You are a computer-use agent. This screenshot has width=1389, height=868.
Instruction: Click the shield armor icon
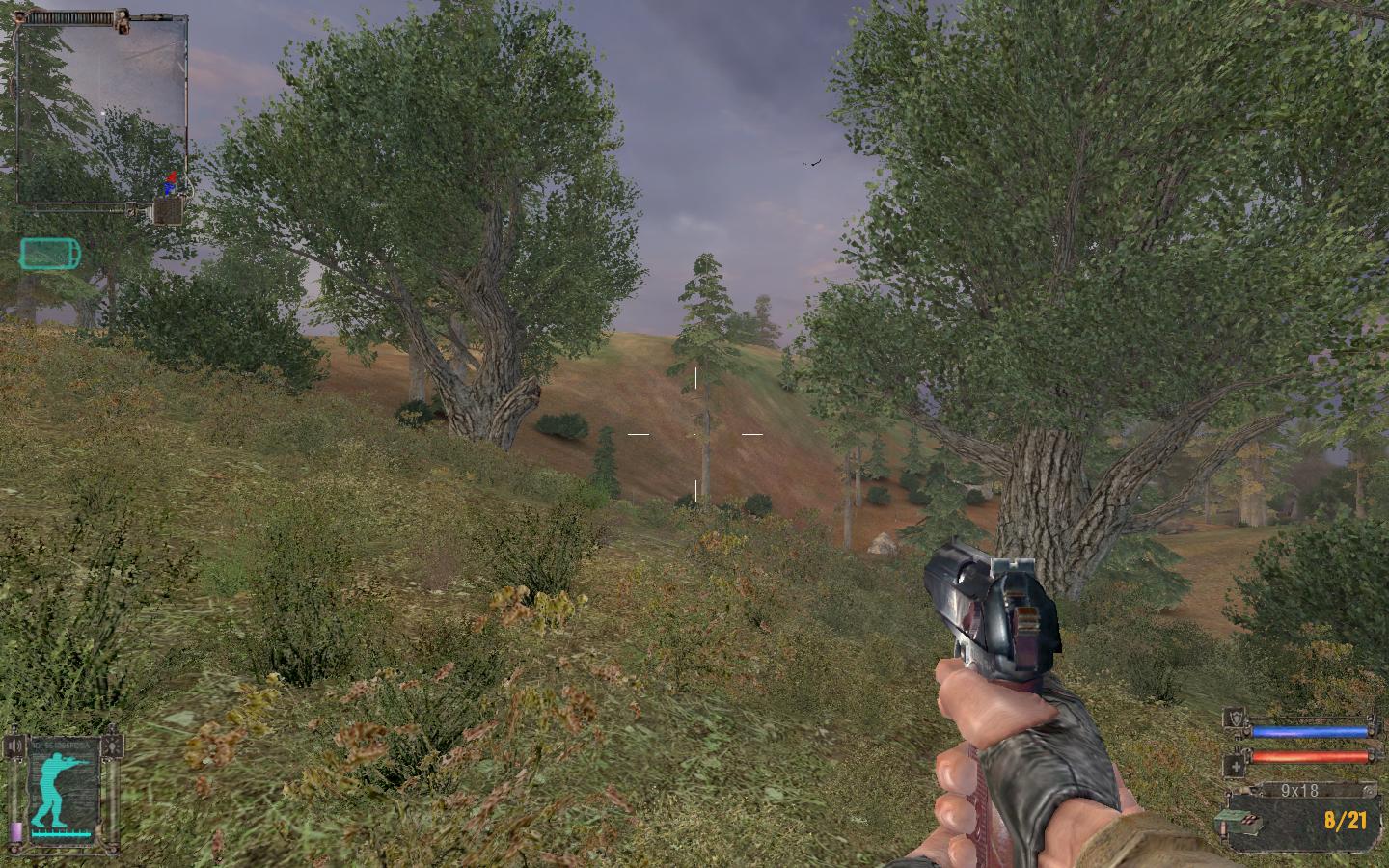pyautogui.click(x=1235, y=718)
